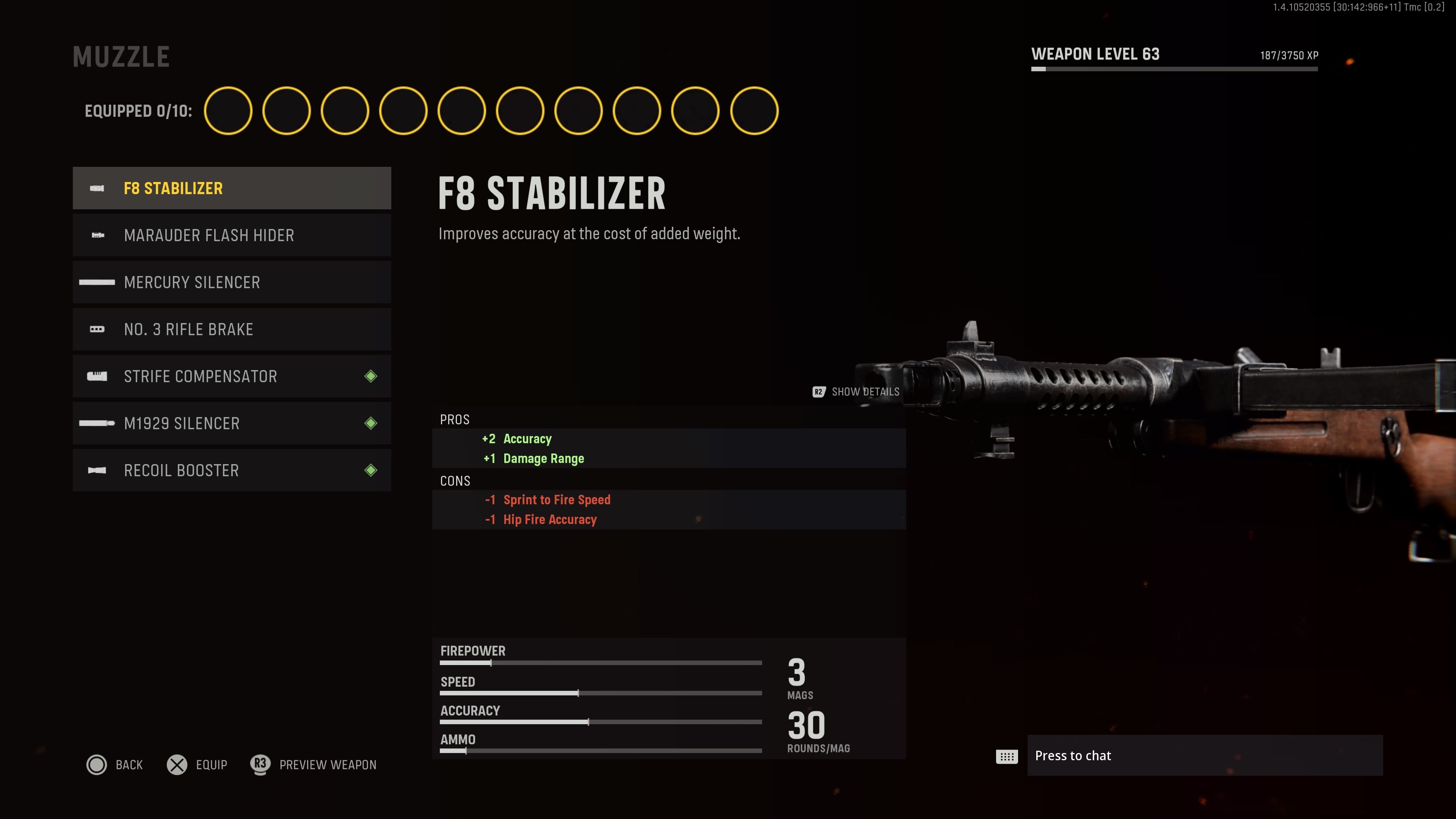1456x819 pixels.
Task: Open the Press to chat box
Action: click(1204, 756)
